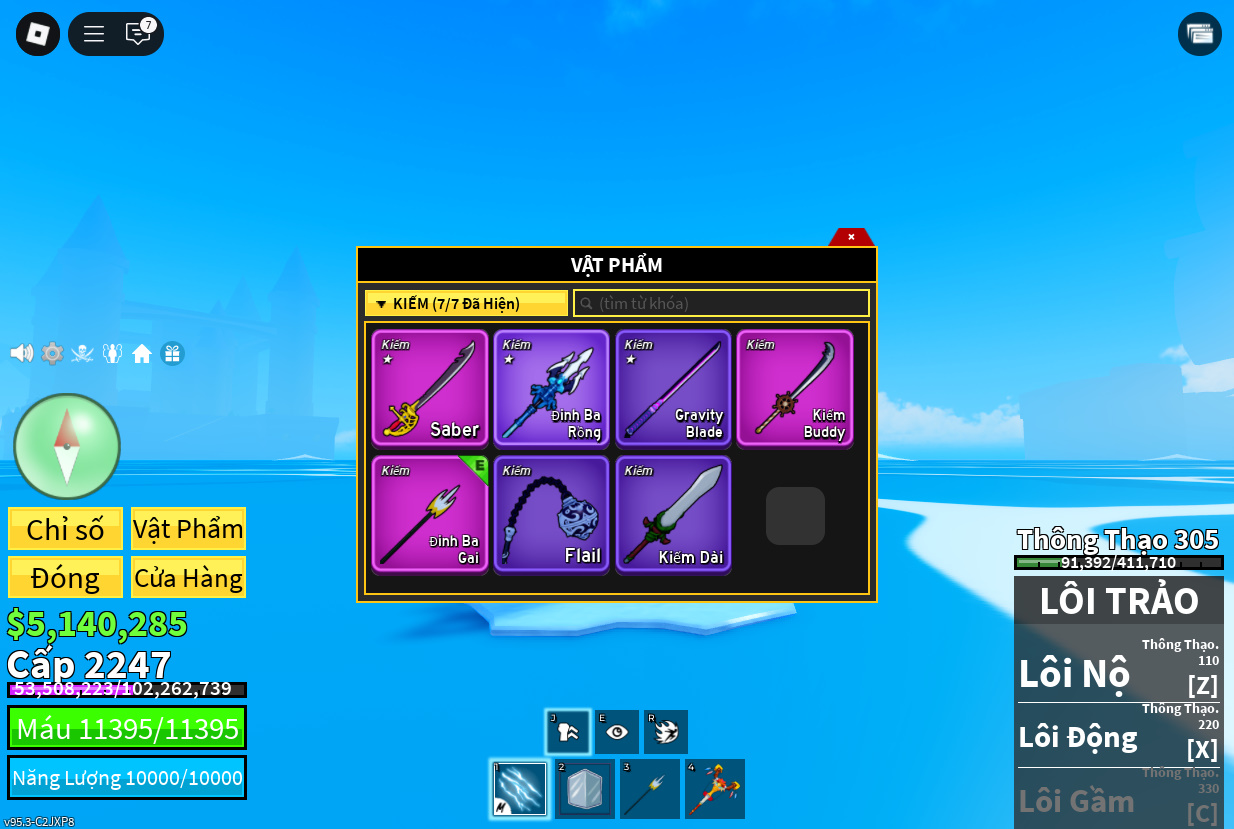Close the Vật Phẩm inventory window
The width and height of the screenshot is (1234, 829).
(851, 237)
